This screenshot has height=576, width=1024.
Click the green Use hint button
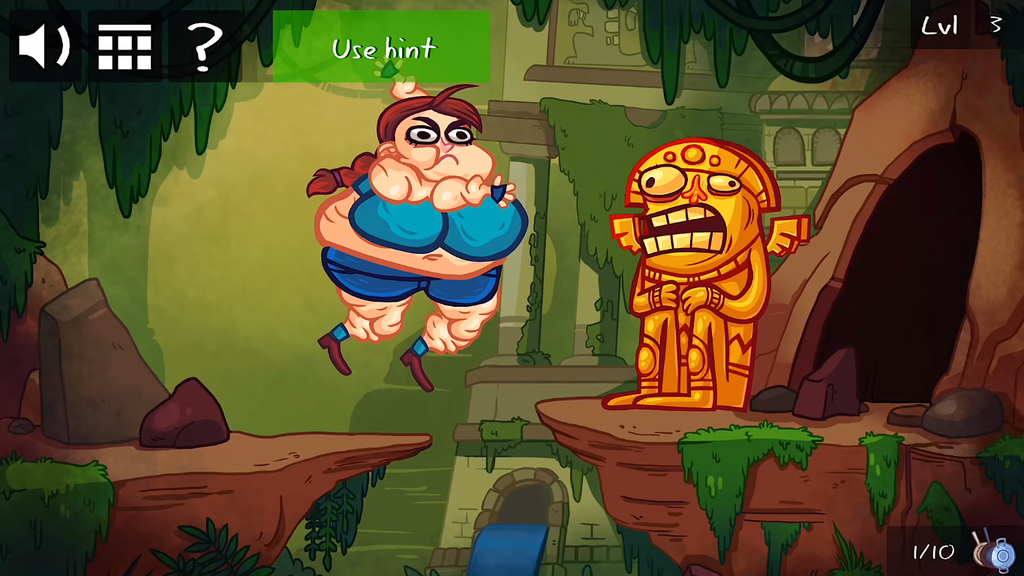click(x=382, y=47)
